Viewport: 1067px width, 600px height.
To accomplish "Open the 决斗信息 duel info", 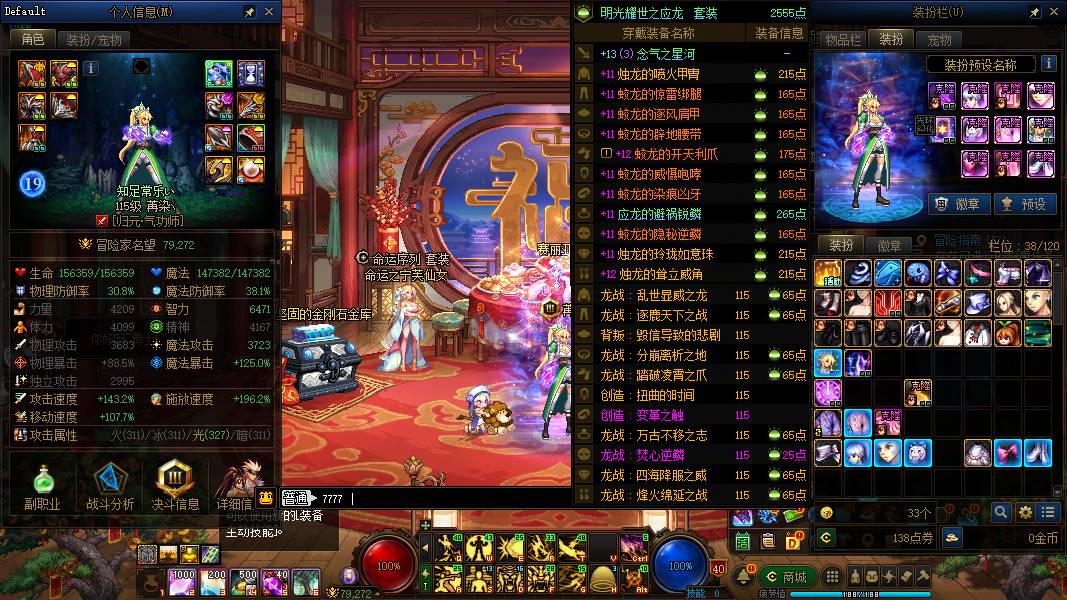I will [x=174, y=488].
